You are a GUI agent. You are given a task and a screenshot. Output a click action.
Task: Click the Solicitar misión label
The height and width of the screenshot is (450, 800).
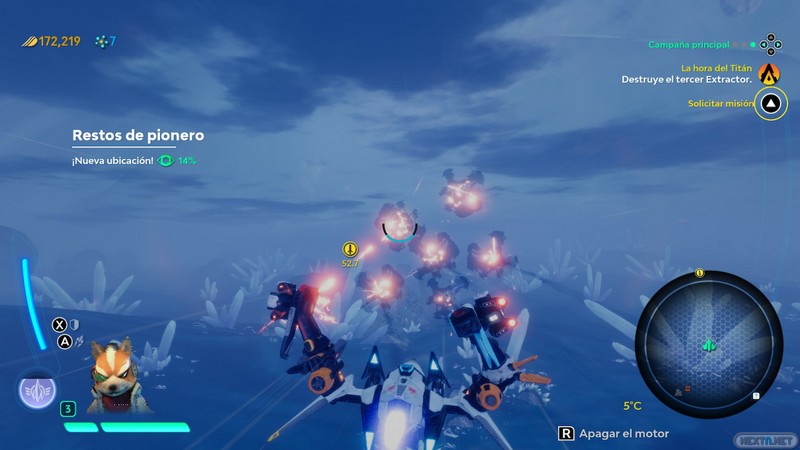[x=718, y=103]
